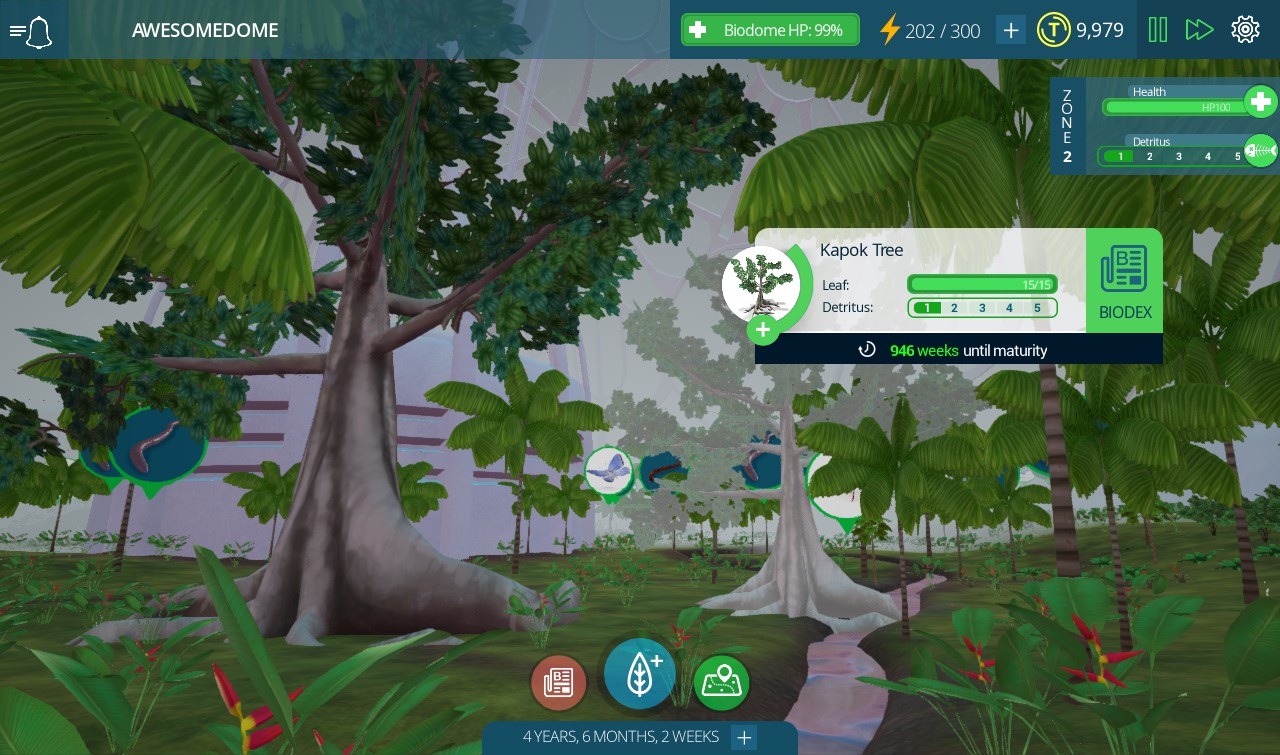Pause the simulation
The height and width of the screenshot is (755, 1280).
click(x=1158, y=30)
